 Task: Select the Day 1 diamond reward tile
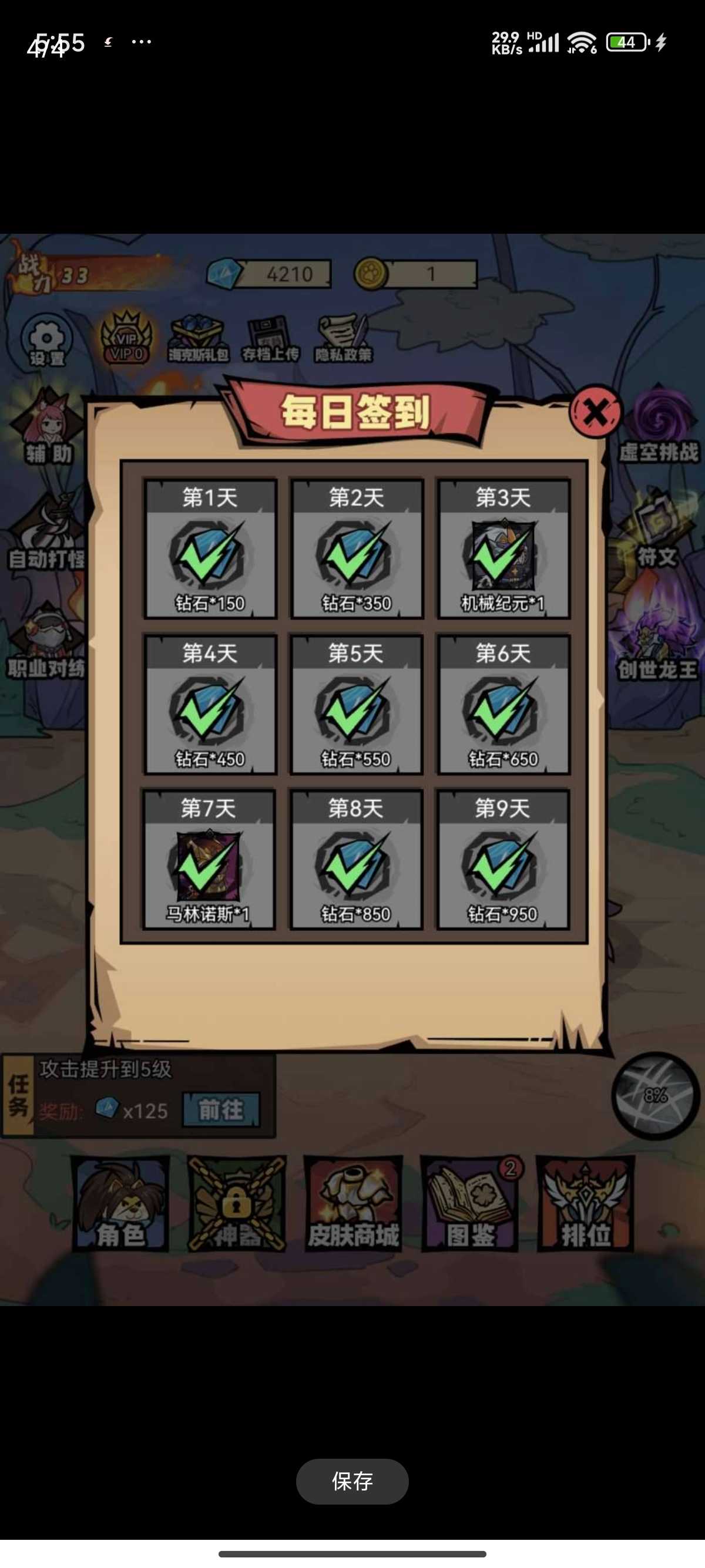[210, 549]
